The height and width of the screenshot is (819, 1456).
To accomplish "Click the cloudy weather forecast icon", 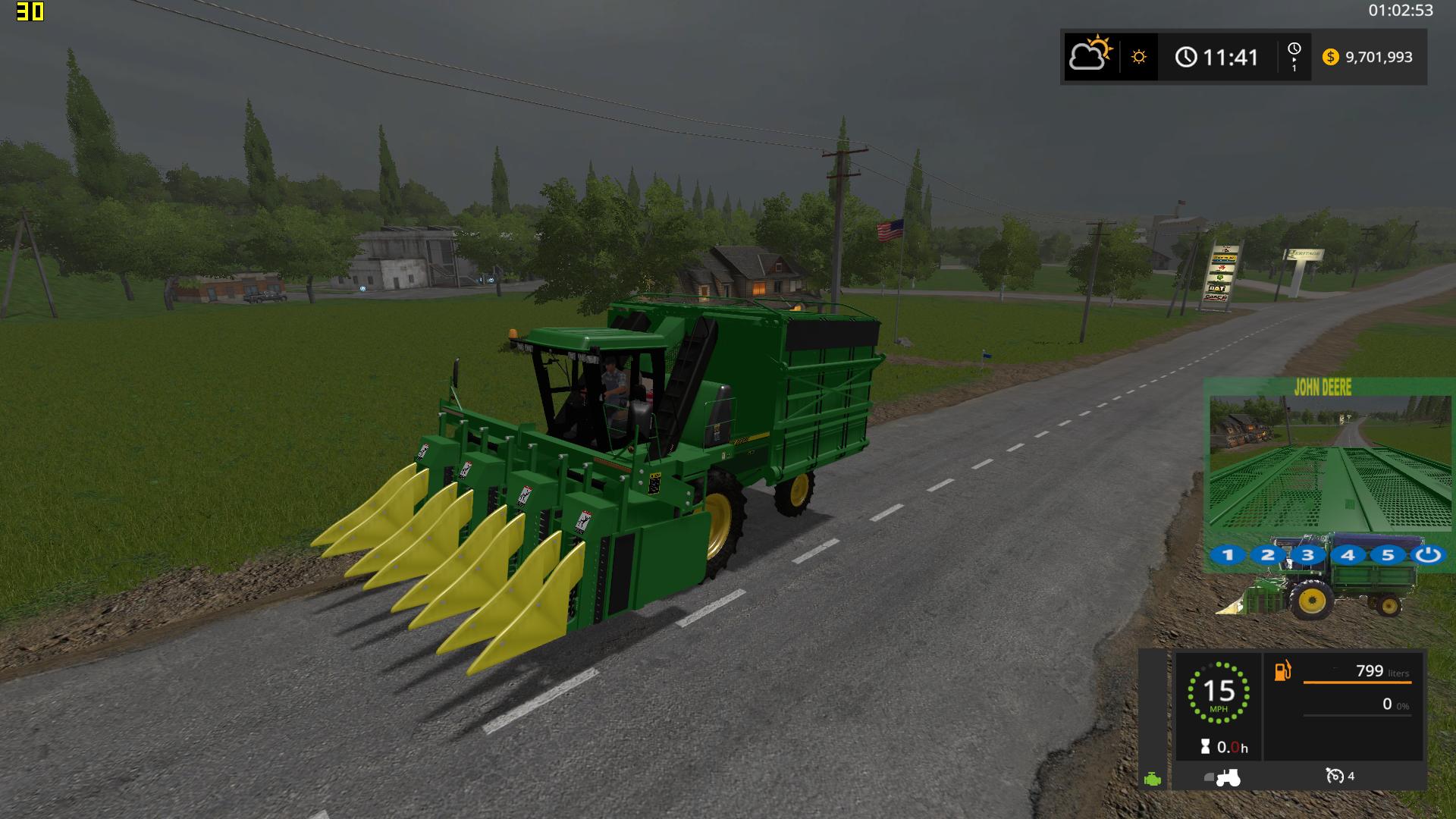I will (x=1090, y=56).
